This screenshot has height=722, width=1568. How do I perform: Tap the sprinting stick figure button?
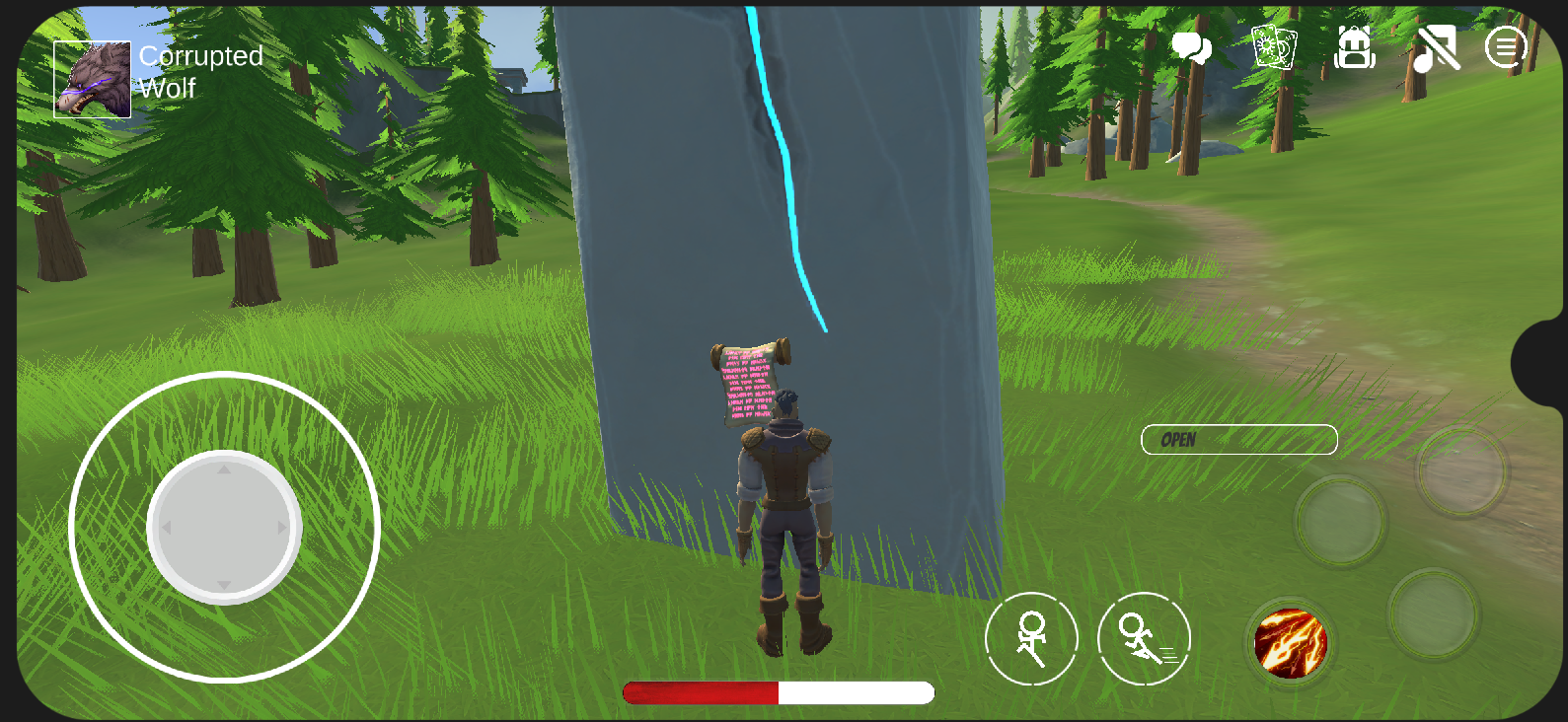pyautogui.click(x=1144, y=639)
